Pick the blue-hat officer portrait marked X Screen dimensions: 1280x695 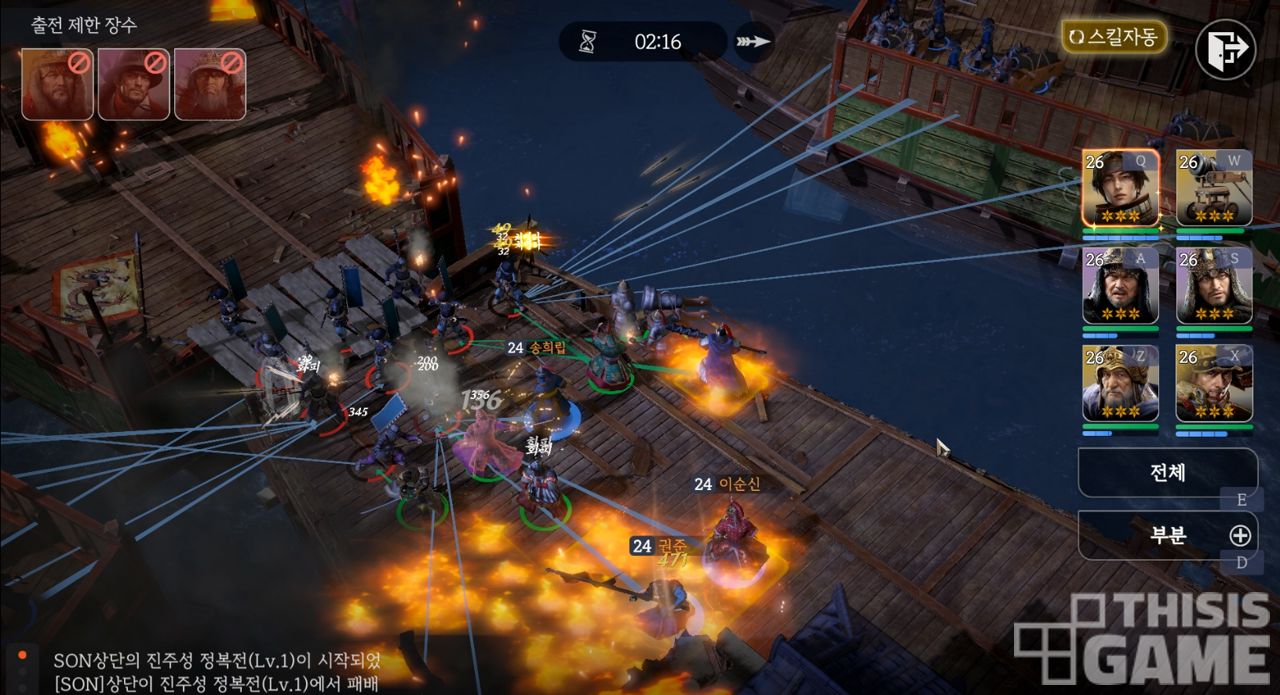[x=1214, y=383]
